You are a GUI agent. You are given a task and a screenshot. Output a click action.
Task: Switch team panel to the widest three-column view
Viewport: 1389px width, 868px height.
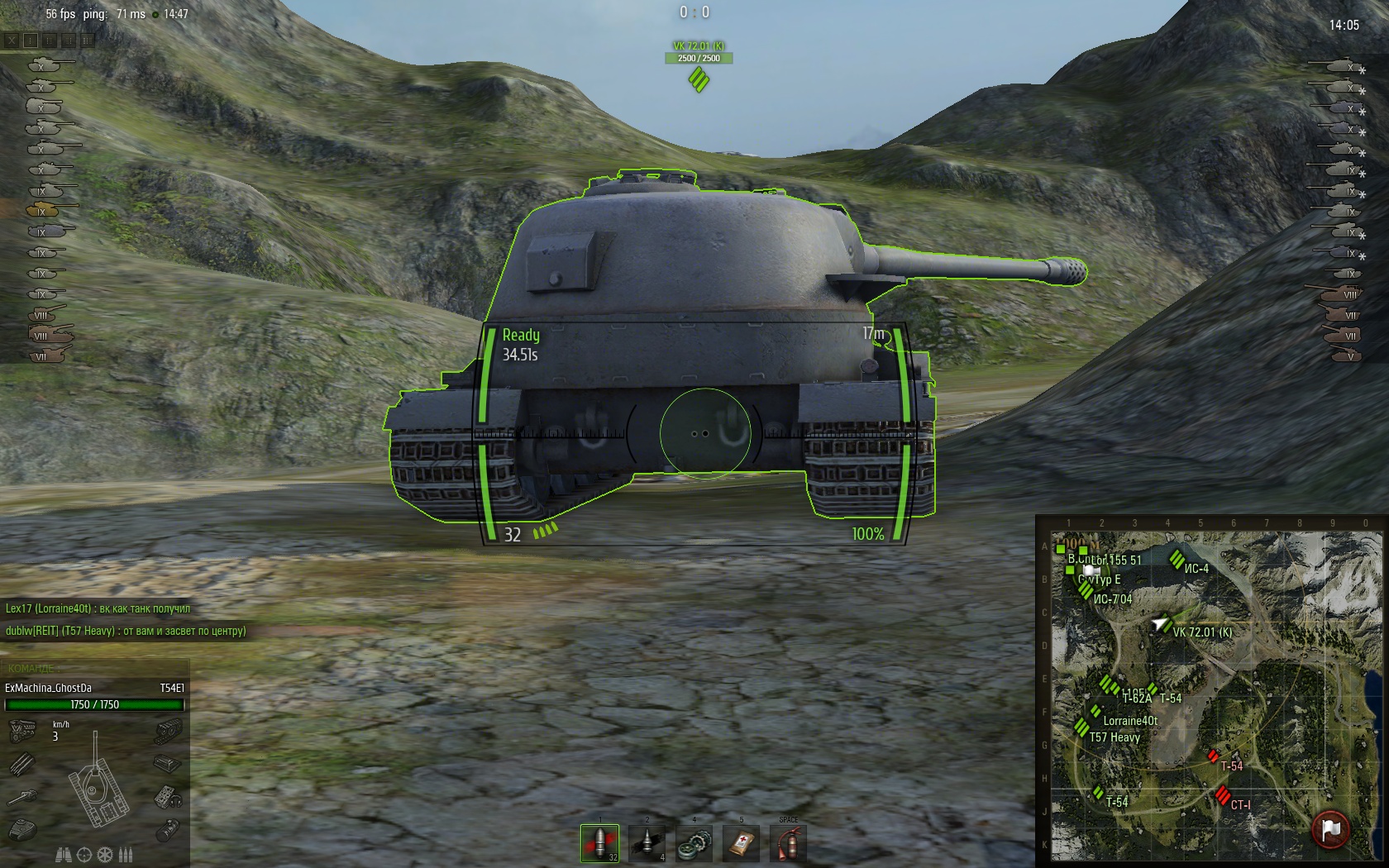click(87, 40)
